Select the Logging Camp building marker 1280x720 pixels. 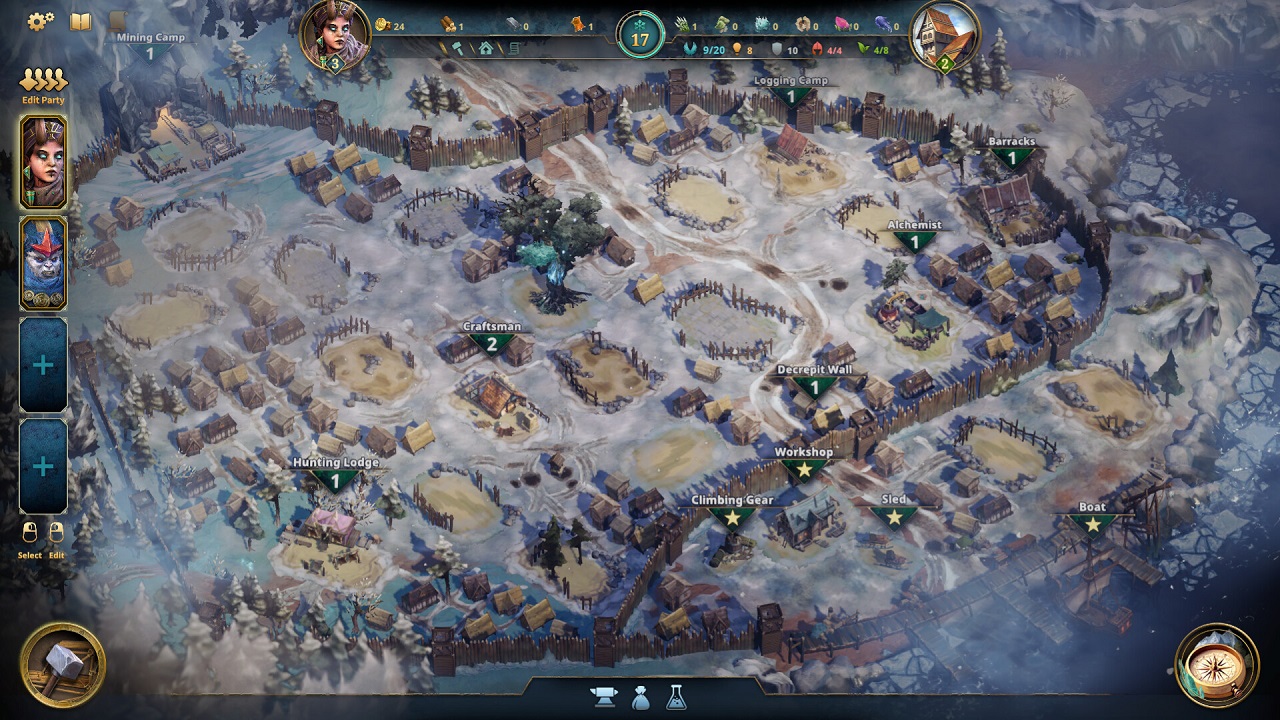coord(791,95)
